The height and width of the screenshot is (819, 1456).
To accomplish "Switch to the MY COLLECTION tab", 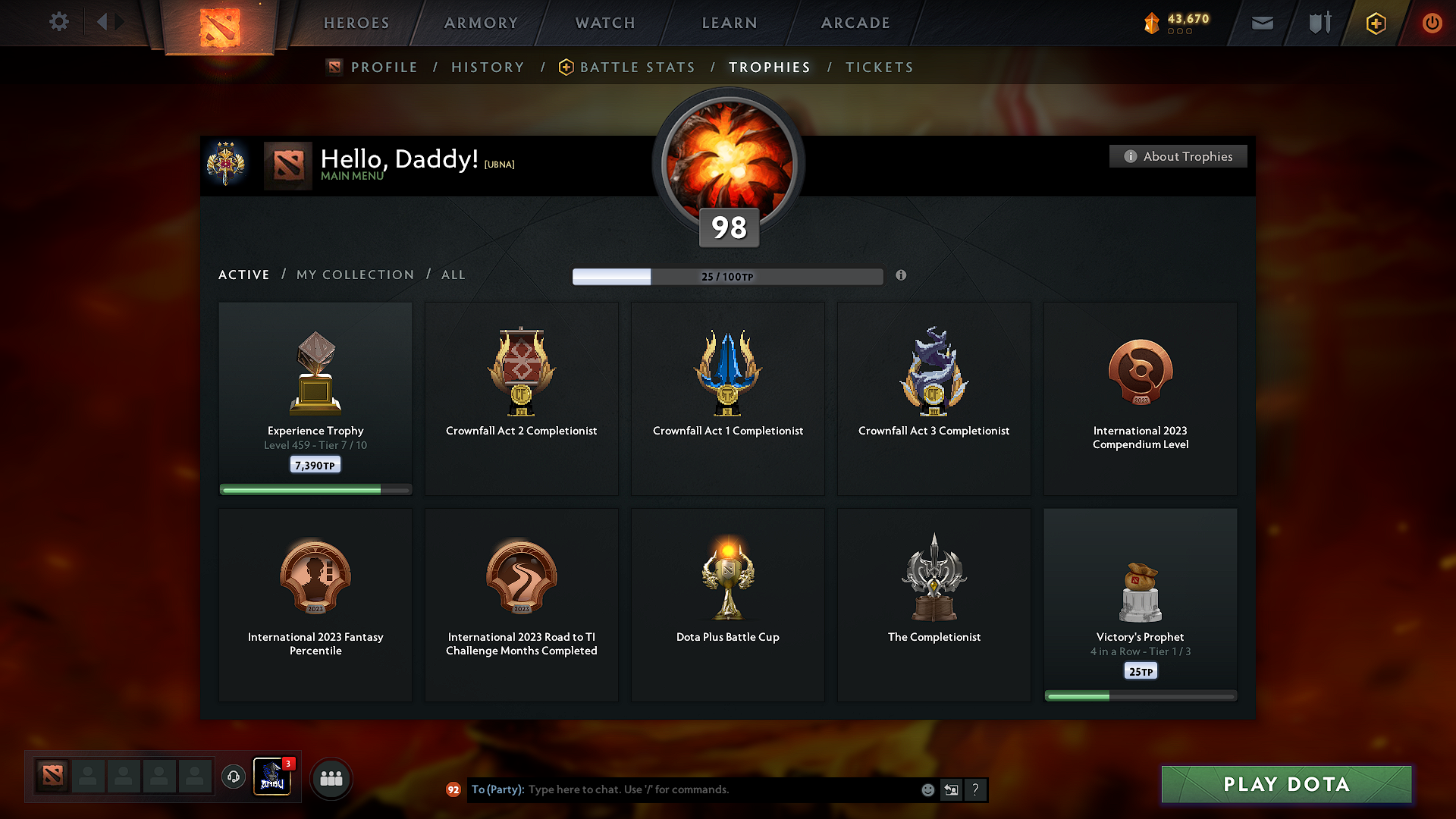I will (354, 275).
